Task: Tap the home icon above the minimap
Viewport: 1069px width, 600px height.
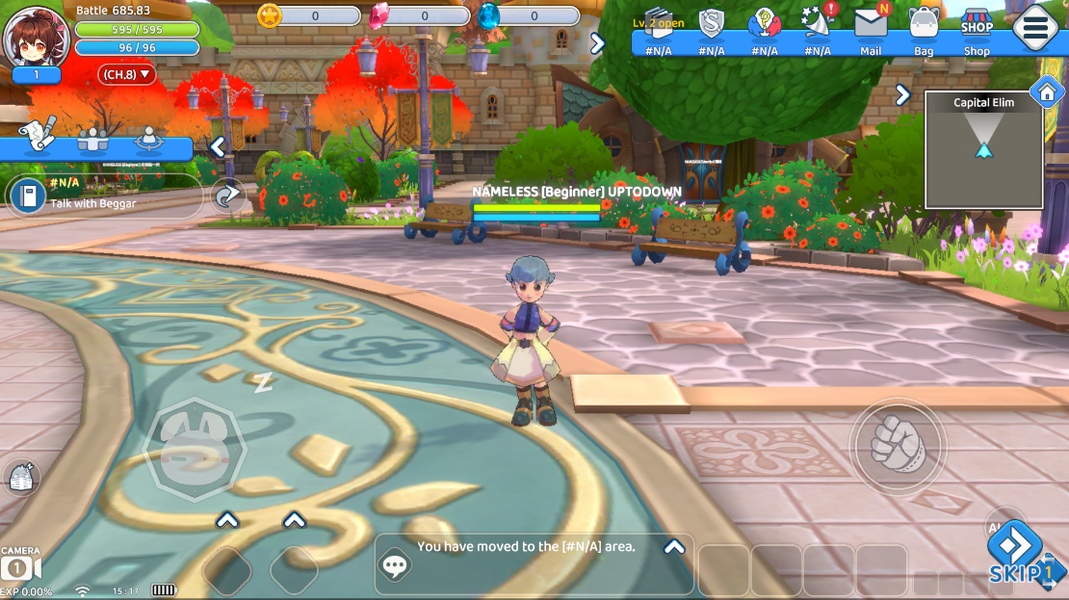Action: [1046, 93]
